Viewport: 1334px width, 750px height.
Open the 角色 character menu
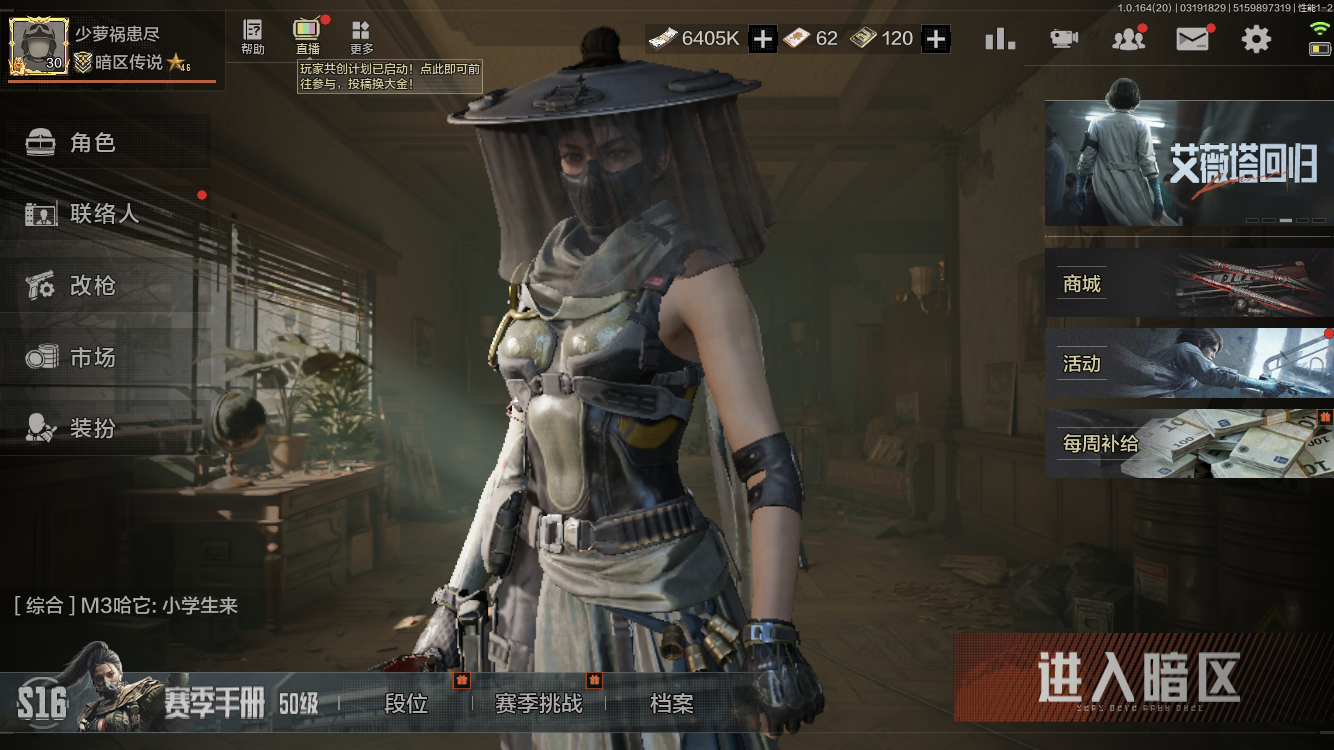point(92,143)
